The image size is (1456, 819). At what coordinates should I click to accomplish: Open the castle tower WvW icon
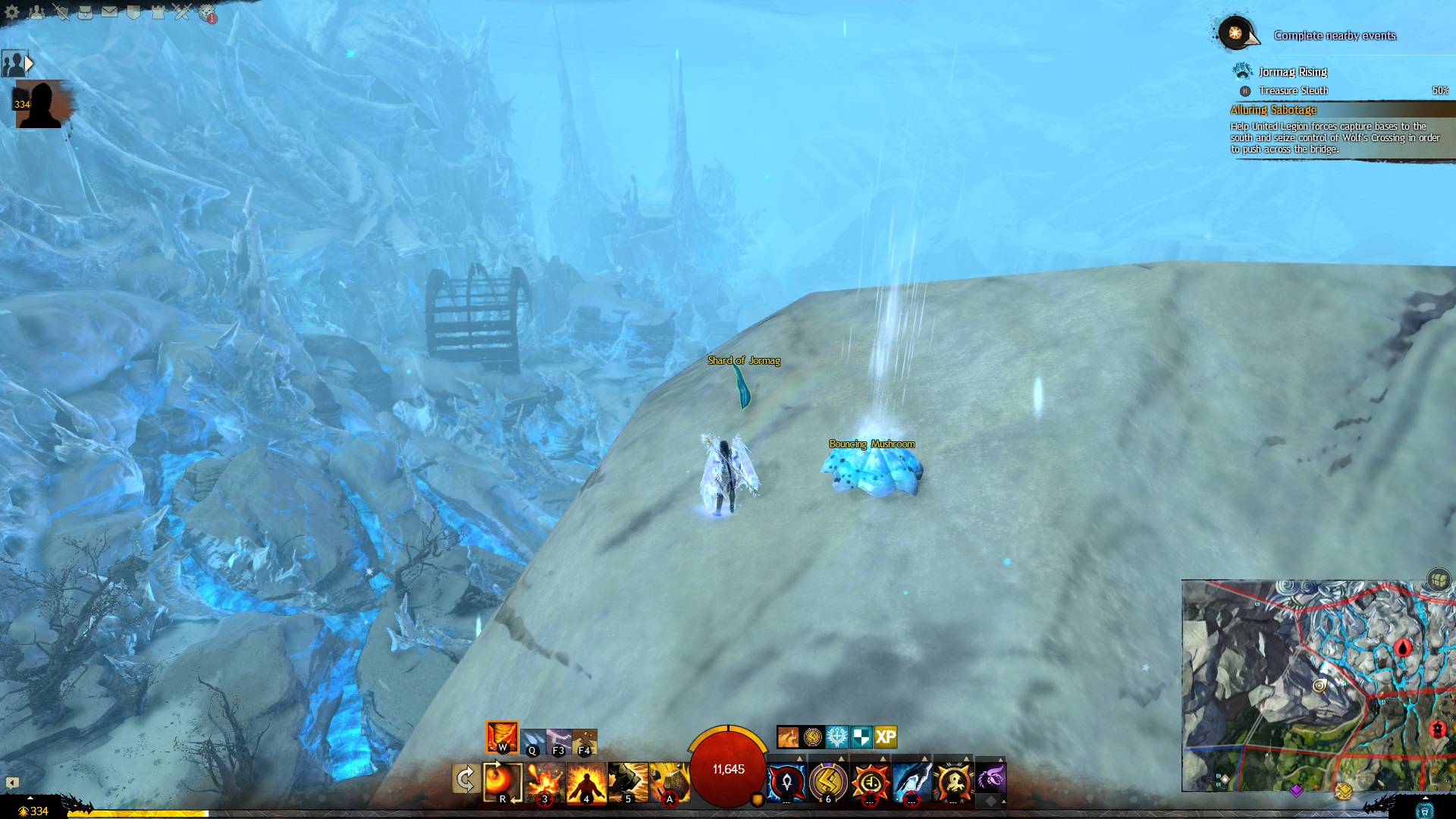coord(158,11)
